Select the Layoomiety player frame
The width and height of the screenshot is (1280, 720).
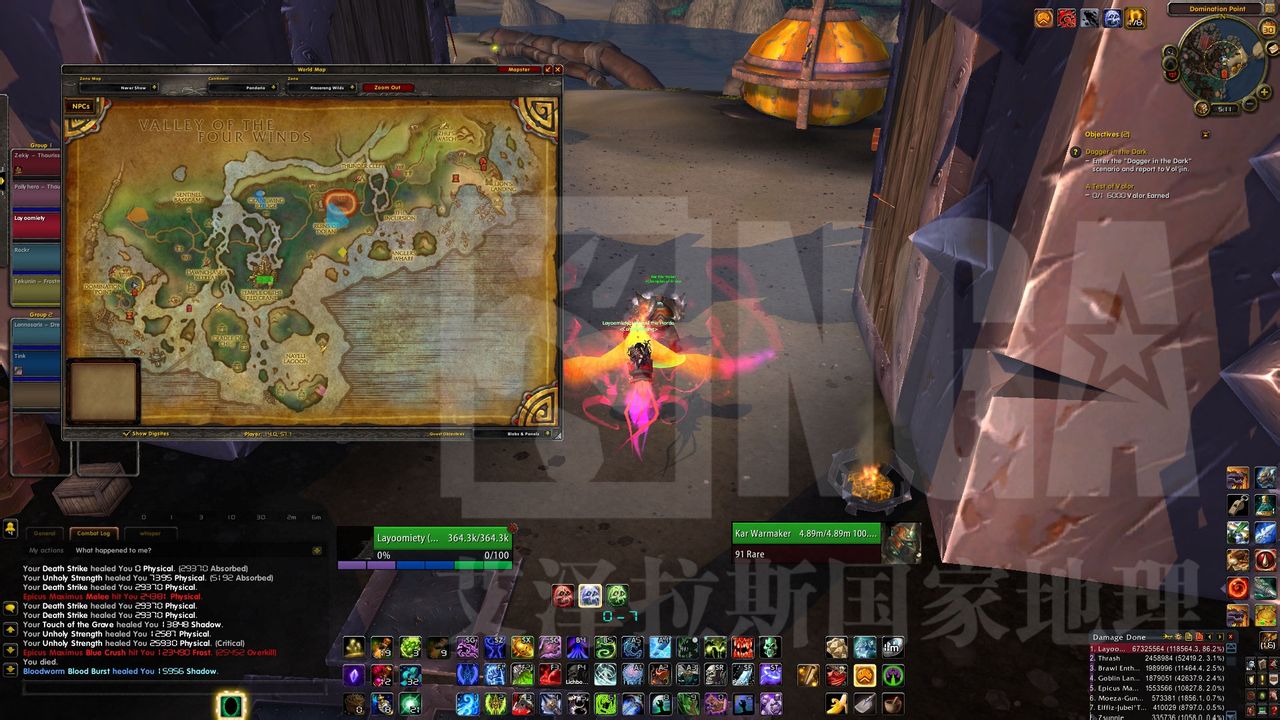pos(442,538)
